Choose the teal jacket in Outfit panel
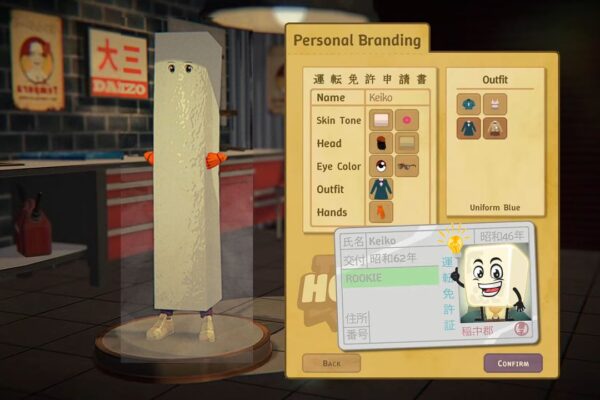This screenshot has height=400, width=600. [x=470, y=104]
